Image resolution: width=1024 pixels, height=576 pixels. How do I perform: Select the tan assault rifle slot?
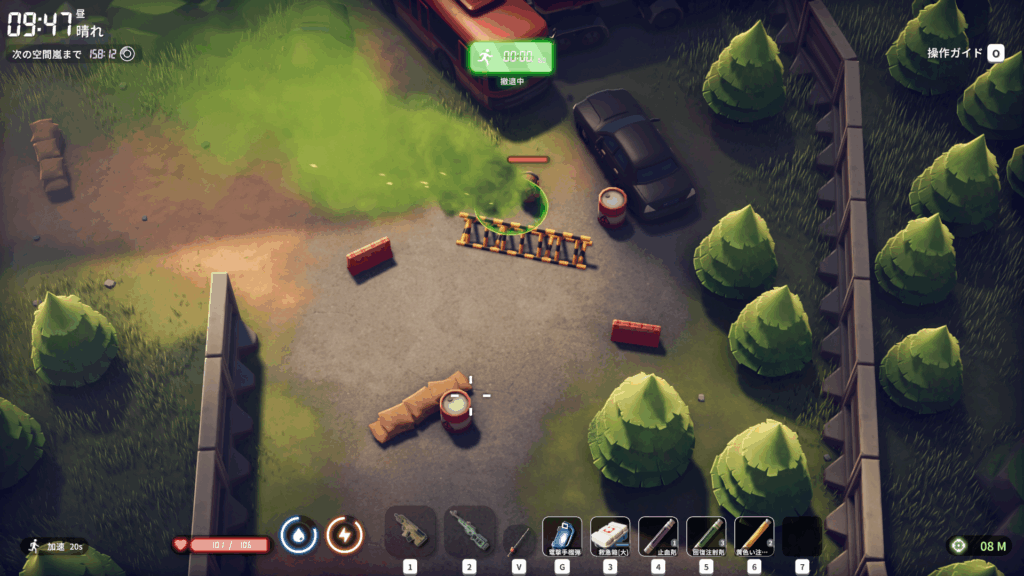(410, 532)
